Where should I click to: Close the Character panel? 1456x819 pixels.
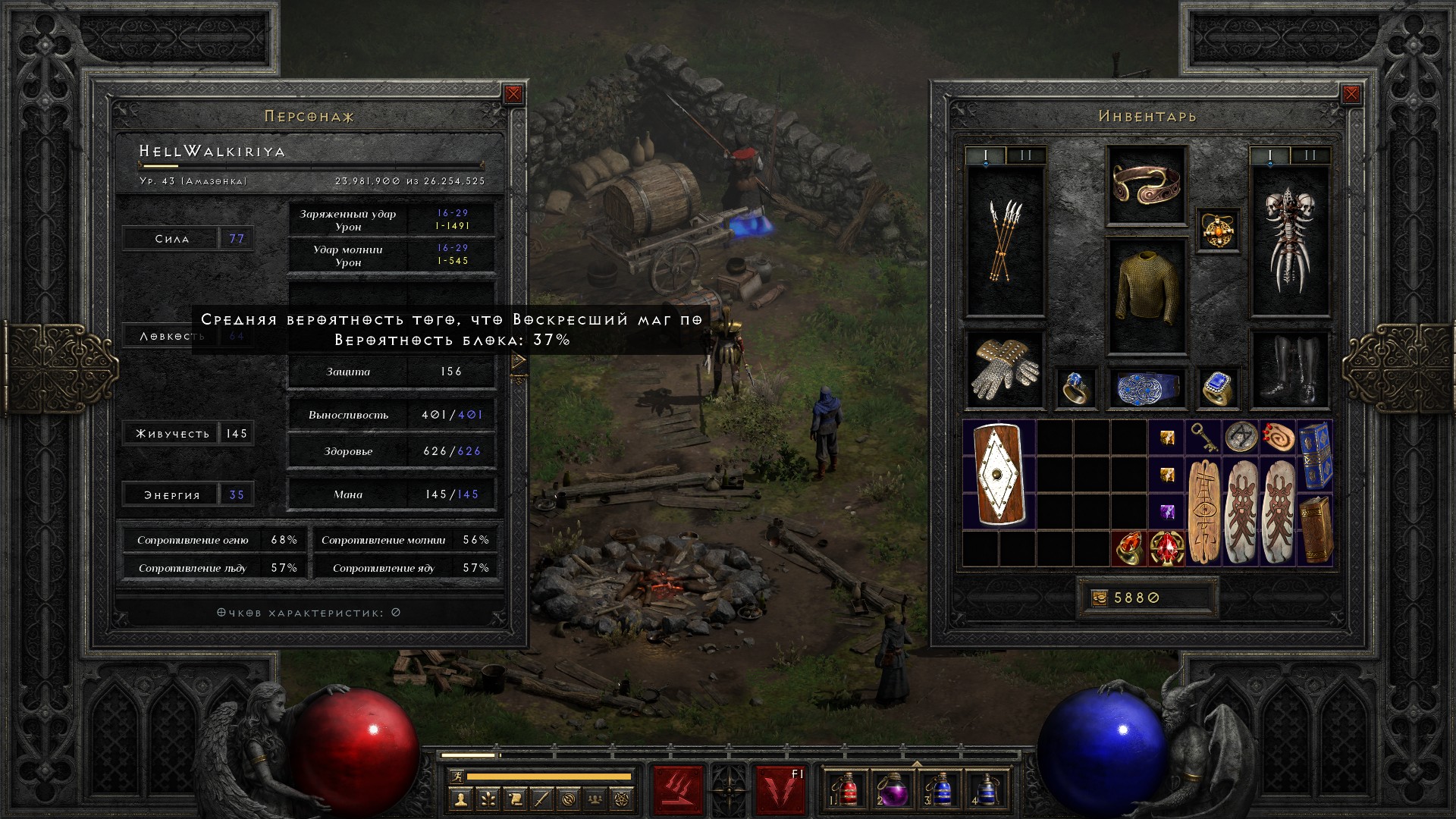coord(513,94)
